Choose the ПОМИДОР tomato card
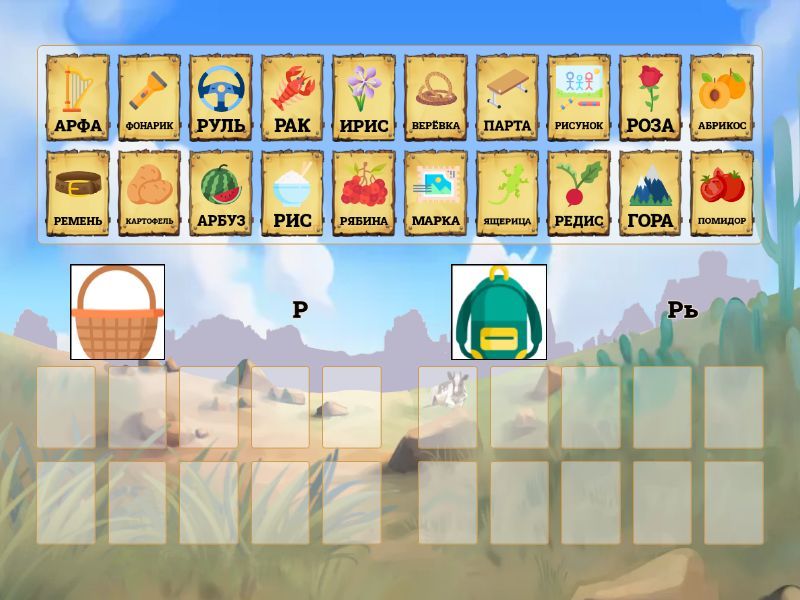Viewport: 800px width, 600px height. [x=721, y=193]
